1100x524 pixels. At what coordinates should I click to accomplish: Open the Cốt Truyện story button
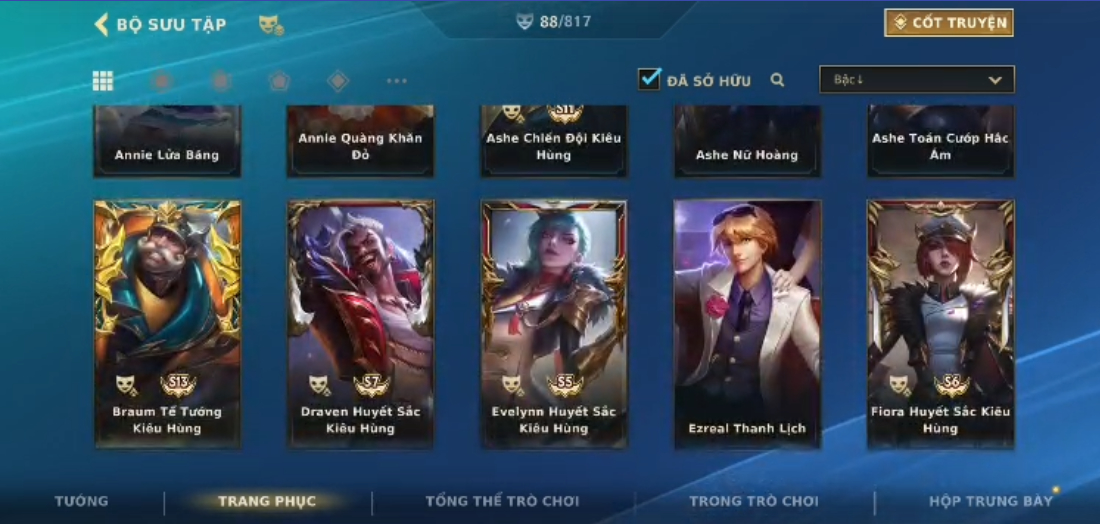[948, 23]
